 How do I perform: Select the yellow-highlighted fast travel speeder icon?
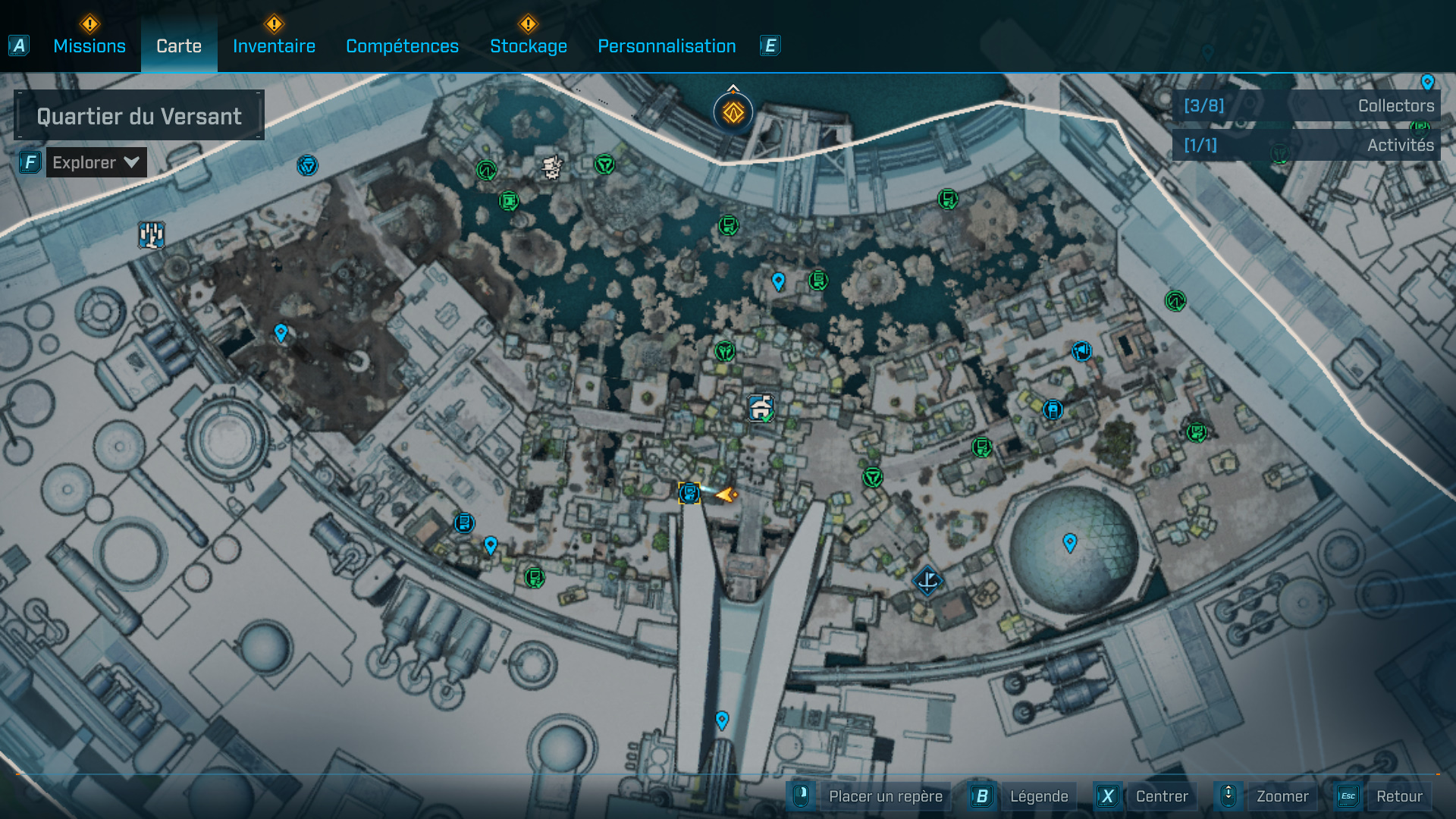(689, 494)
